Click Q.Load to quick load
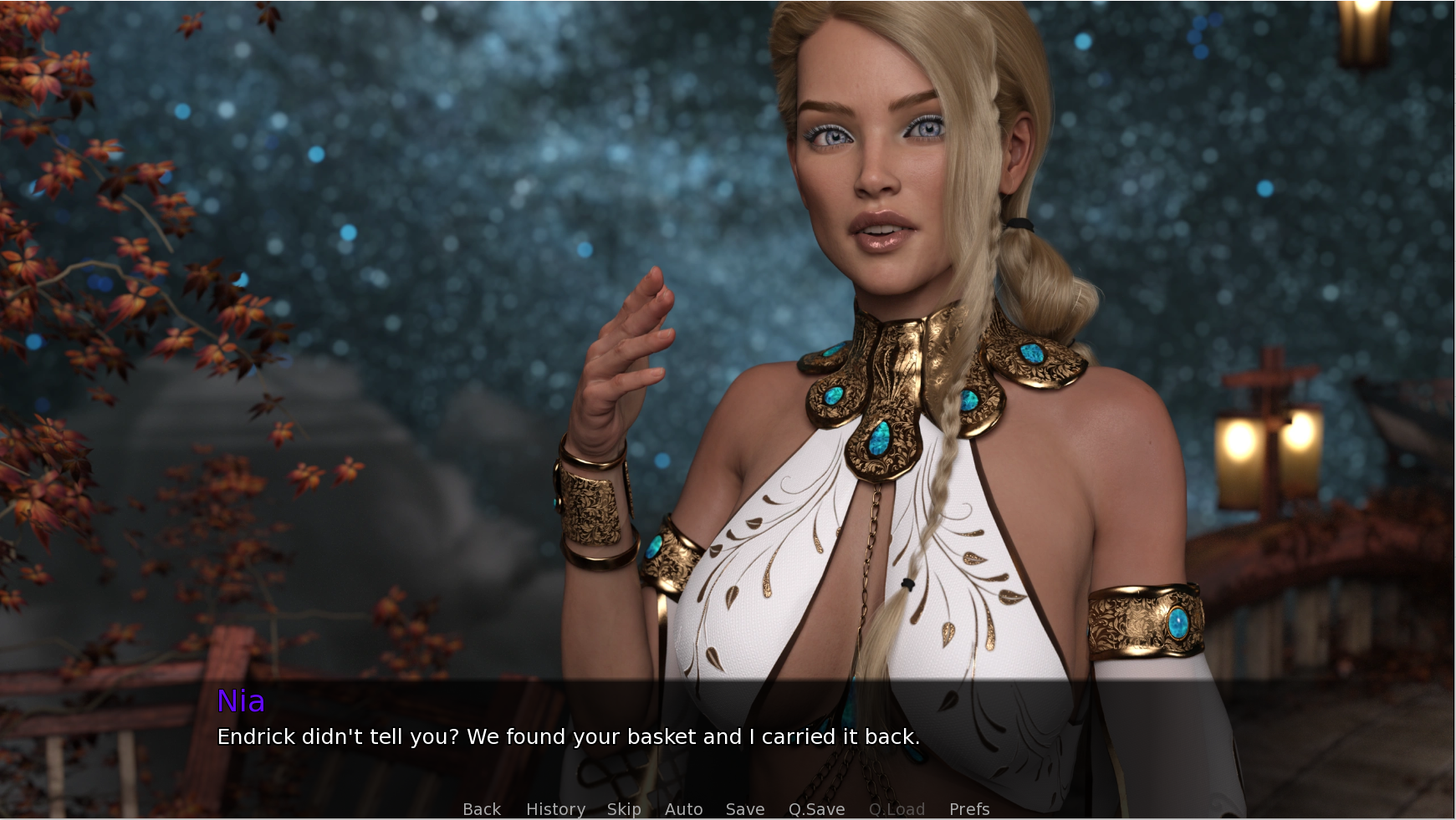The height and width of the screenshot is (820, 1456). pos(897,809)
